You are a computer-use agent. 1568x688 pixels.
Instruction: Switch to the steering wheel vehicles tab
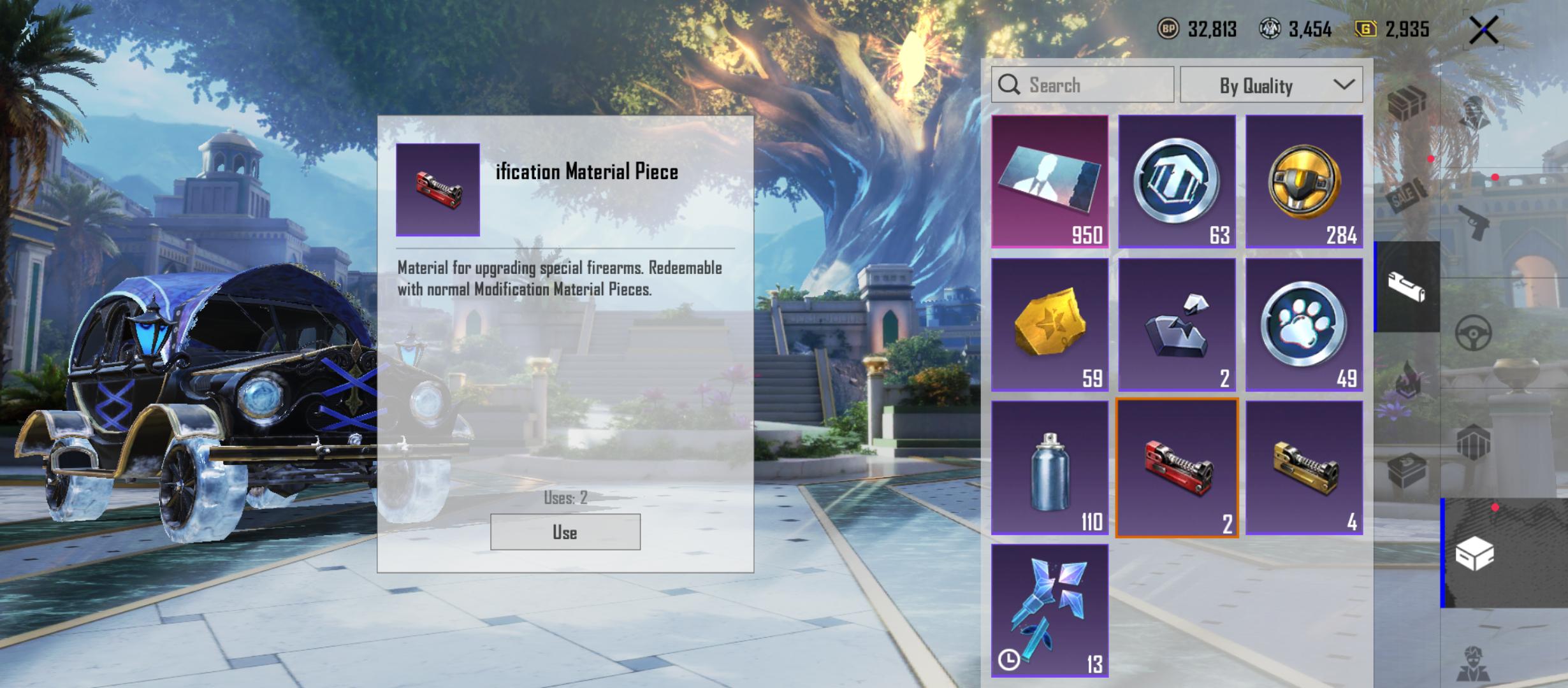pyautogui.click(x=1474, y=332)
